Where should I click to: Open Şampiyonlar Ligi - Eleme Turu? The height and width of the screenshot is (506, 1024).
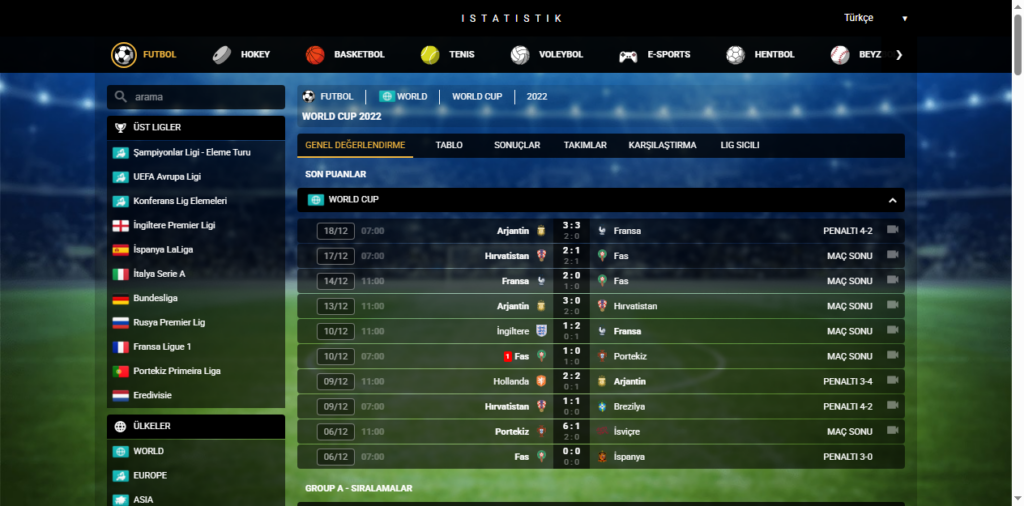pyautogui.click(x=191, y=152)
